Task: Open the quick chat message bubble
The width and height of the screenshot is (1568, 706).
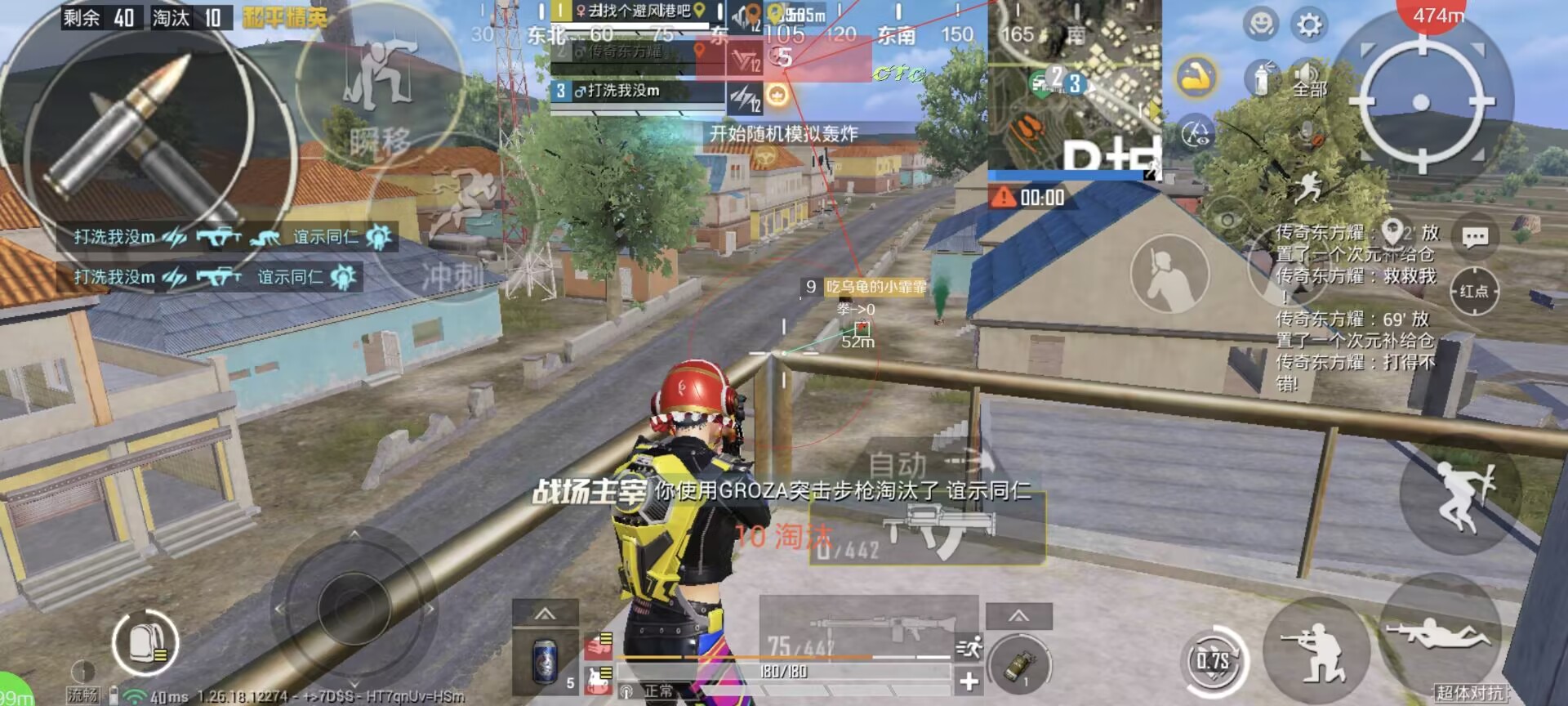Action: pos(1474,238)
